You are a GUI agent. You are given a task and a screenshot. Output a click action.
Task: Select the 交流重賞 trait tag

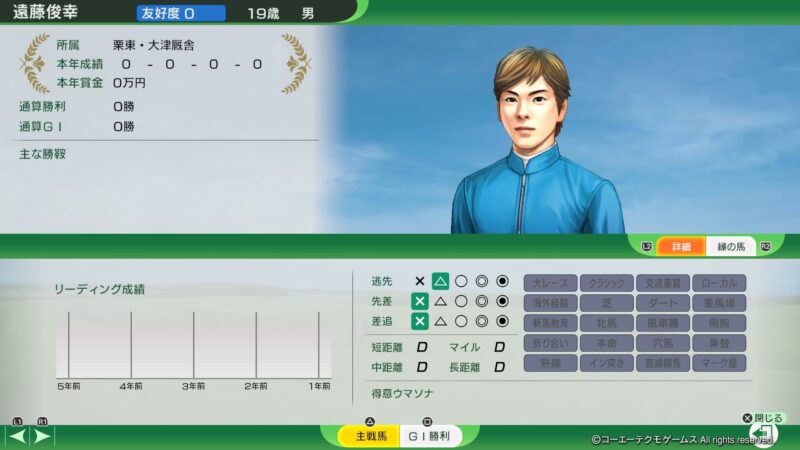point(663,283)
